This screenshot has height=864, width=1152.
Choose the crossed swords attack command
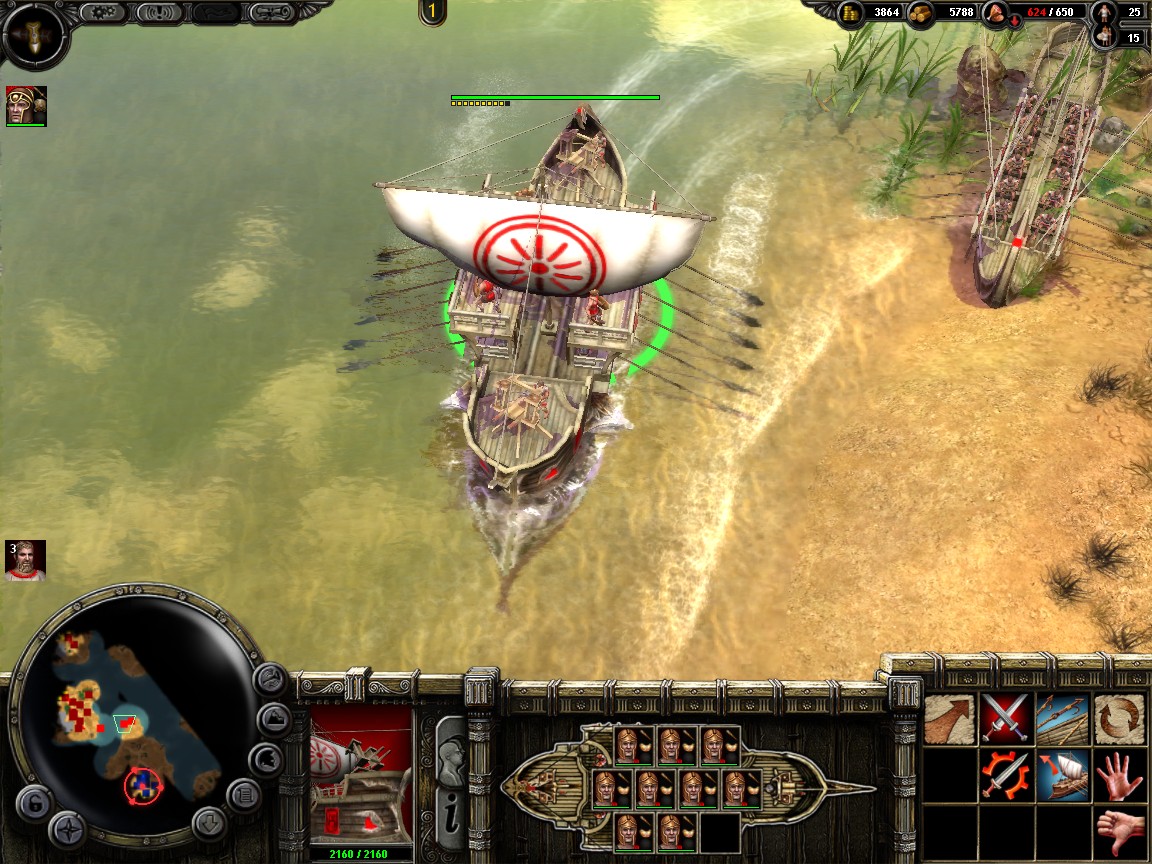pyautogui.click(x=1006, y=719)
